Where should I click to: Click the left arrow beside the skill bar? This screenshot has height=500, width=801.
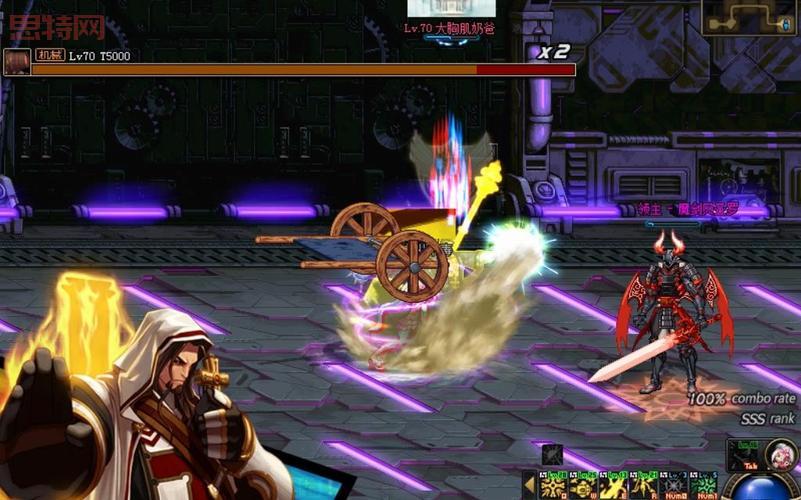click(529, 486)
